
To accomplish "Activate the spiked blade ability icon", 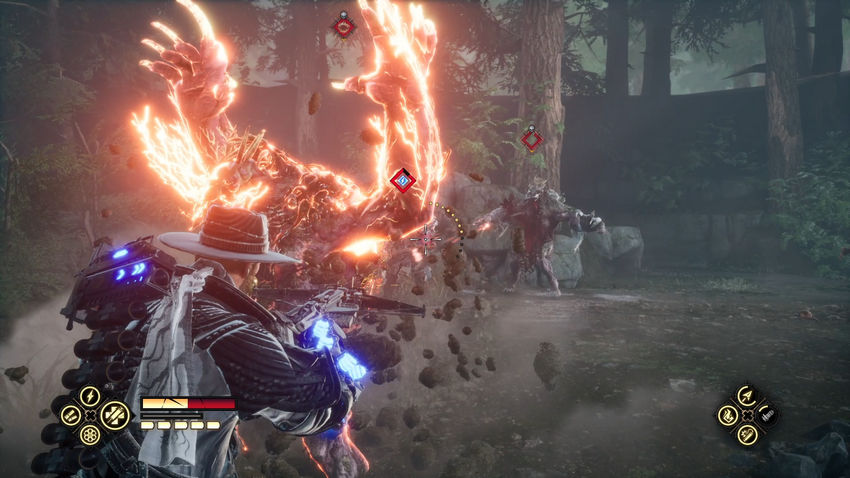I will (747, 434).
